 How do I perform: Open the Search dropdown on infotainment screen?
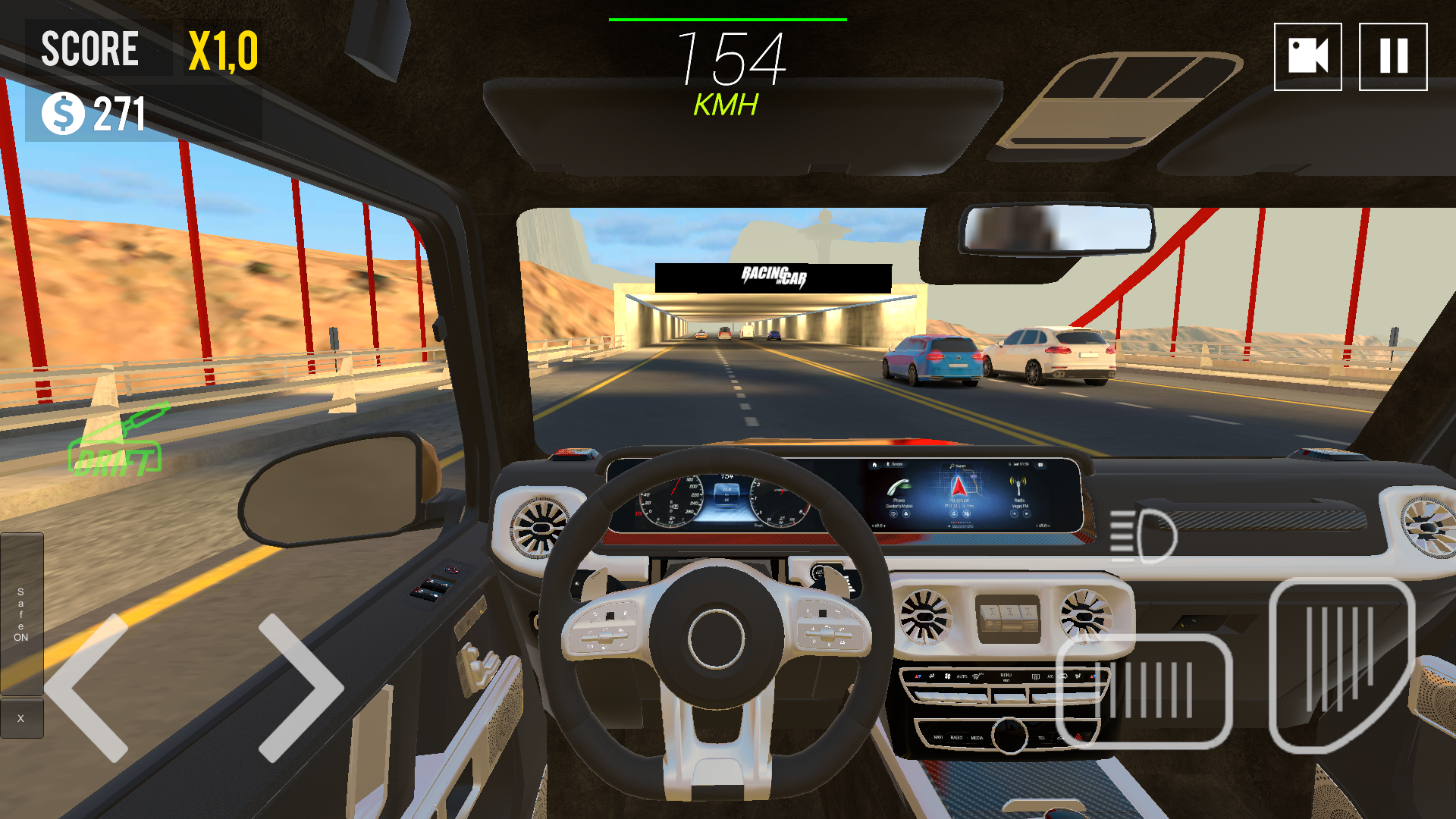pyautogui.click(x=958, y=466)
